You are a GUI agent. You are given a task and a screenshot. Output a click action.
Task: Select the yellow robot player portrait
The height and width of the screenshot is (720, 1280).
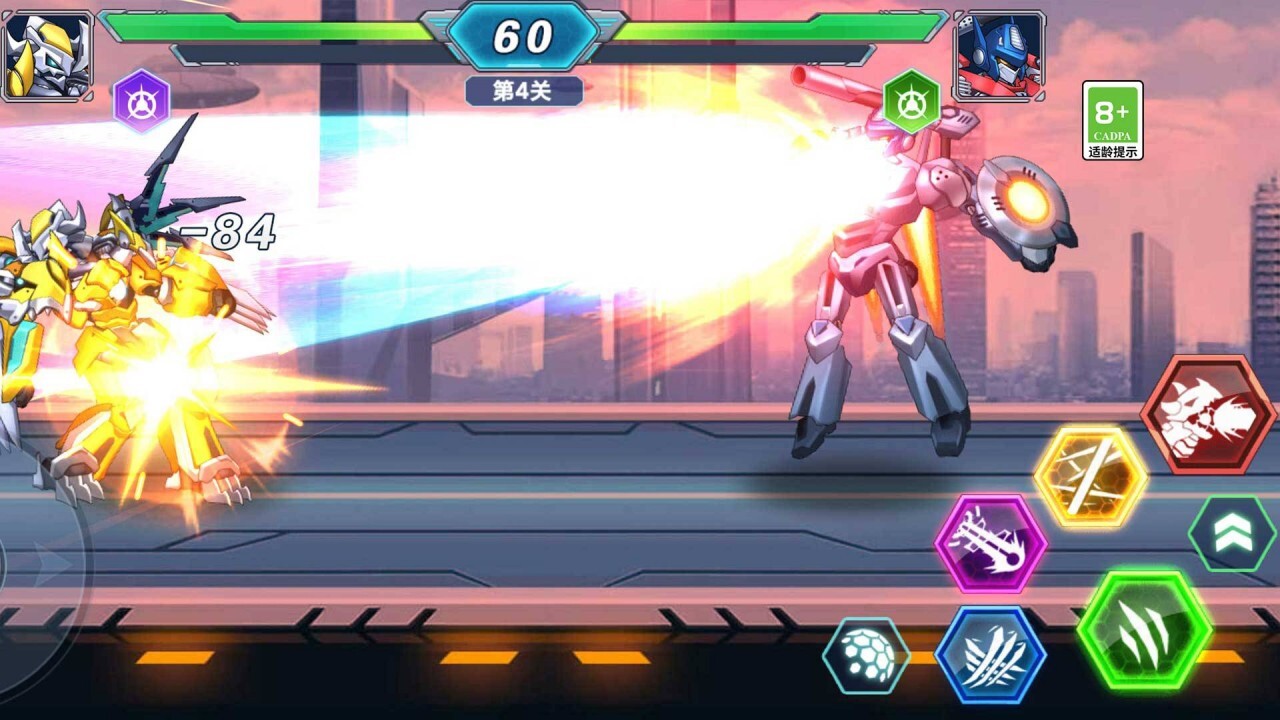[47, 55]
